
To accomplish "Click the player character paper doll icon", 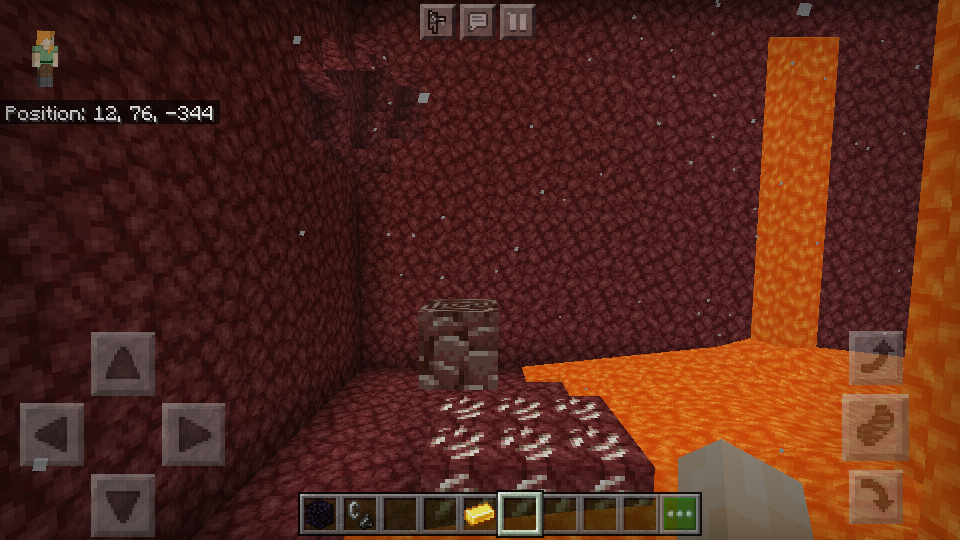I will tap(45, 57).
